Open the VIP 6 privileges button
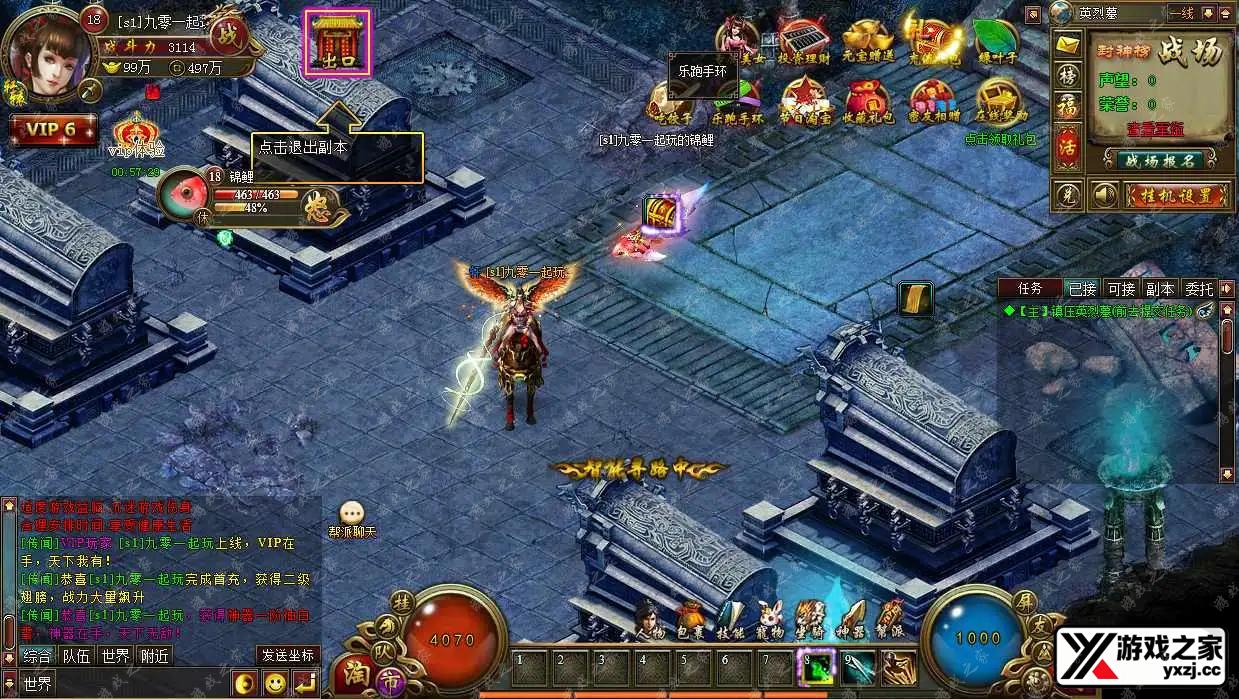Image resolution: width=1239 pixels, height=699 pixels. coord(53,129)
